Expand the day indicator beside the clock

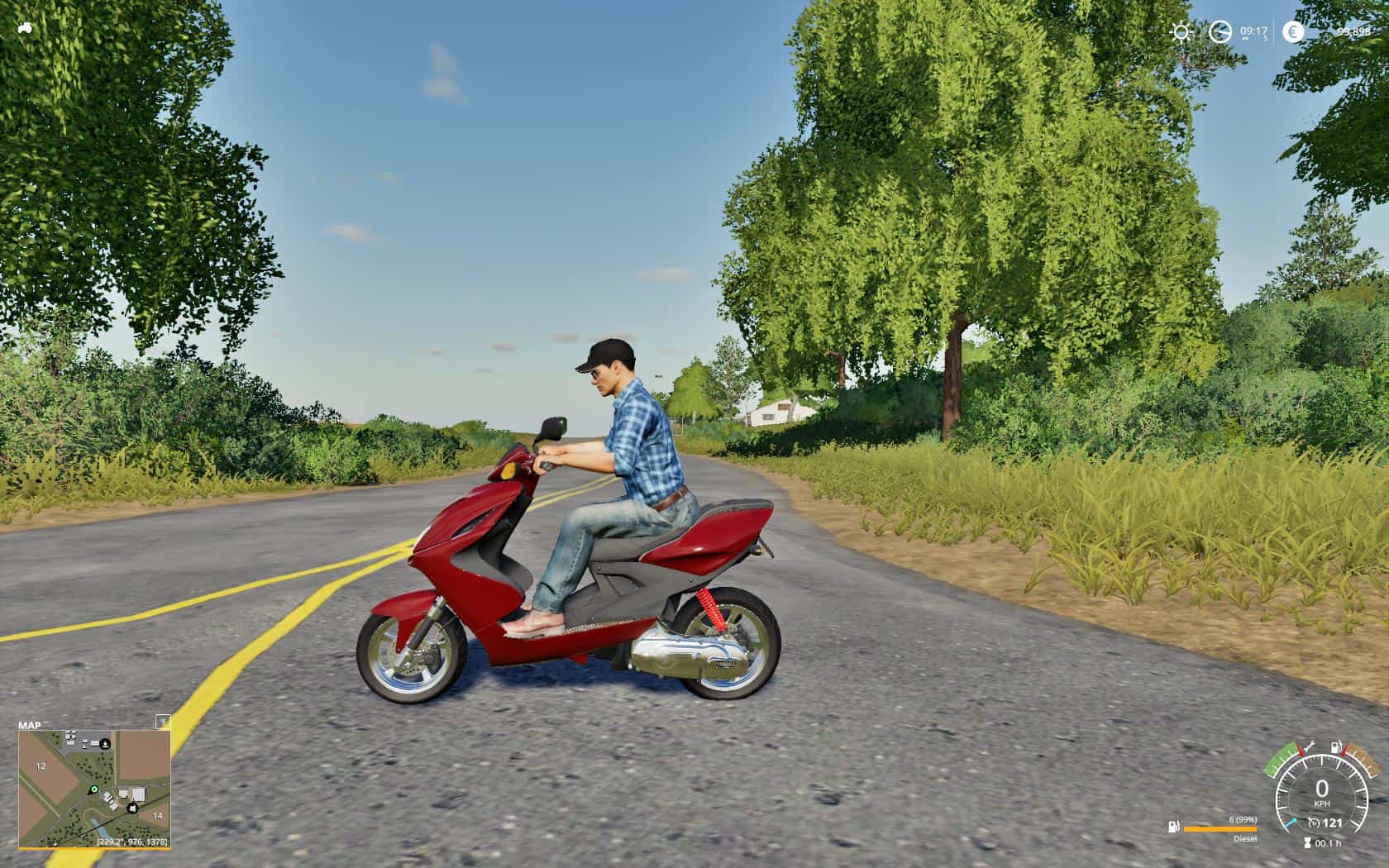coord(1266,38)
